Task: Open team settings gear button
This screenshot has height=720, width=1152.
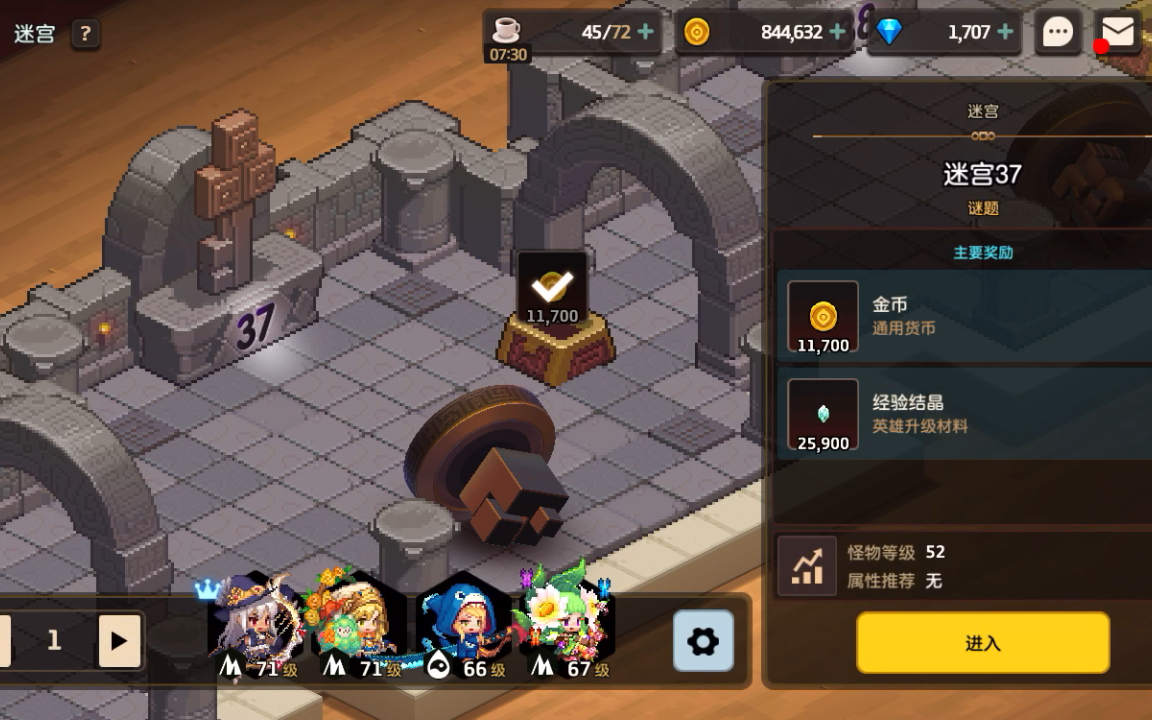Action: click(703, 641)
